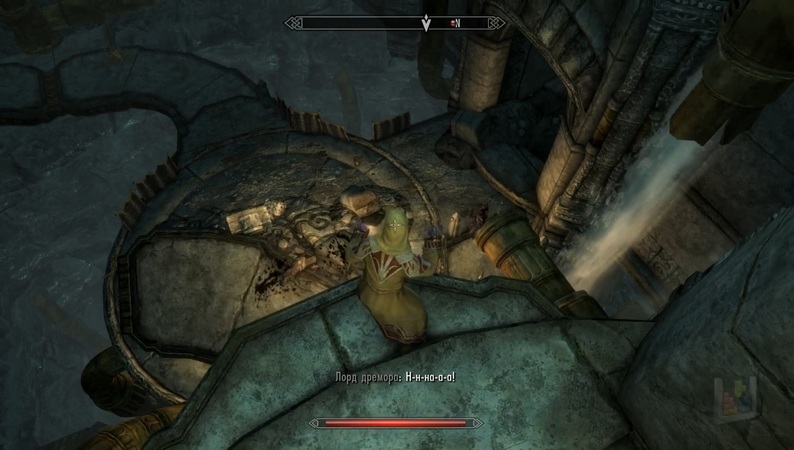Click the white quest arrow on the compass
The height and width of the screenshot is (450, 794).
(426, 23)
